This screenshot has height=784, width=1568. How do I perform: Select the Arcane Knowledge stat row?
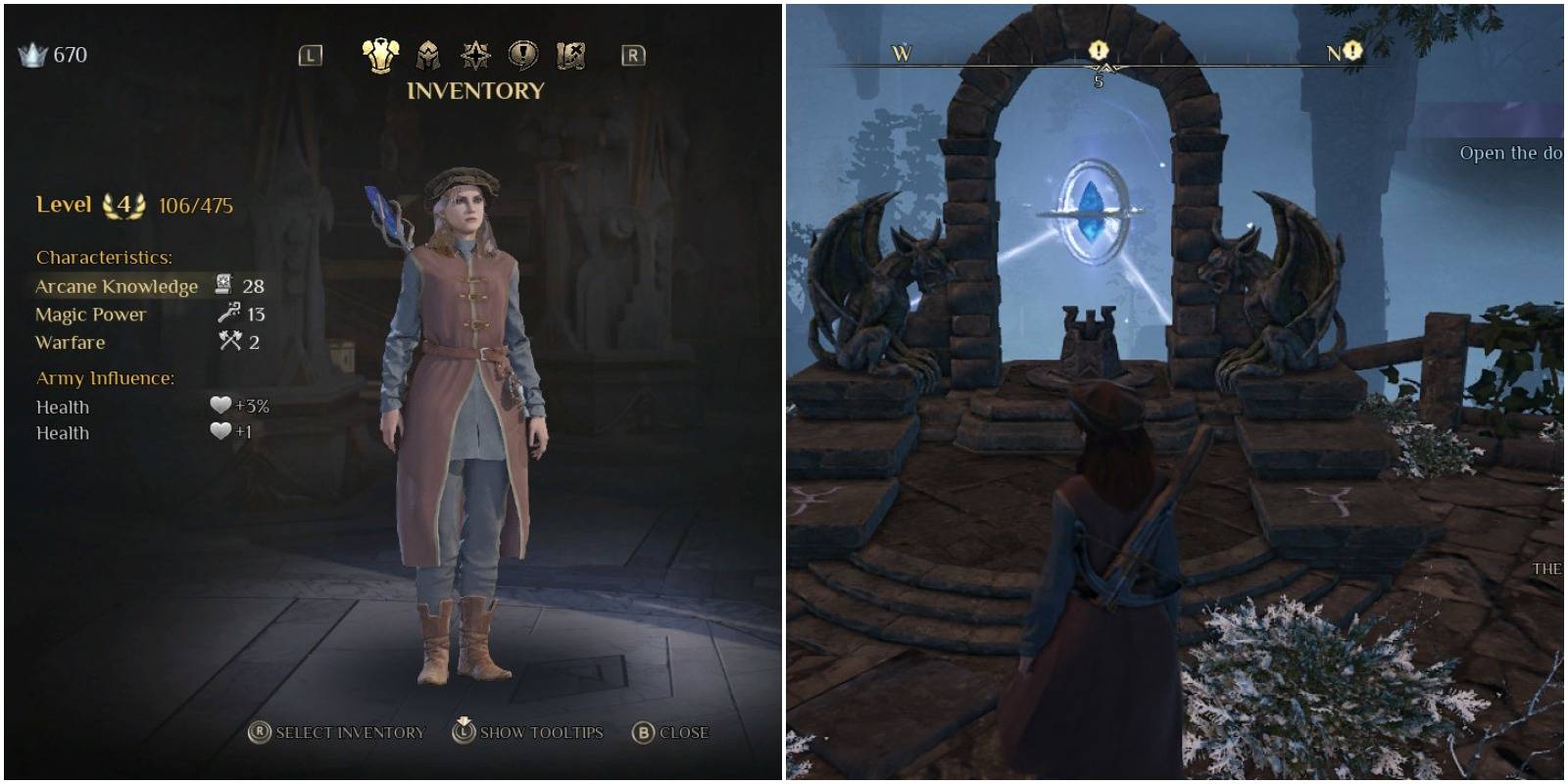tap(118, 286)
